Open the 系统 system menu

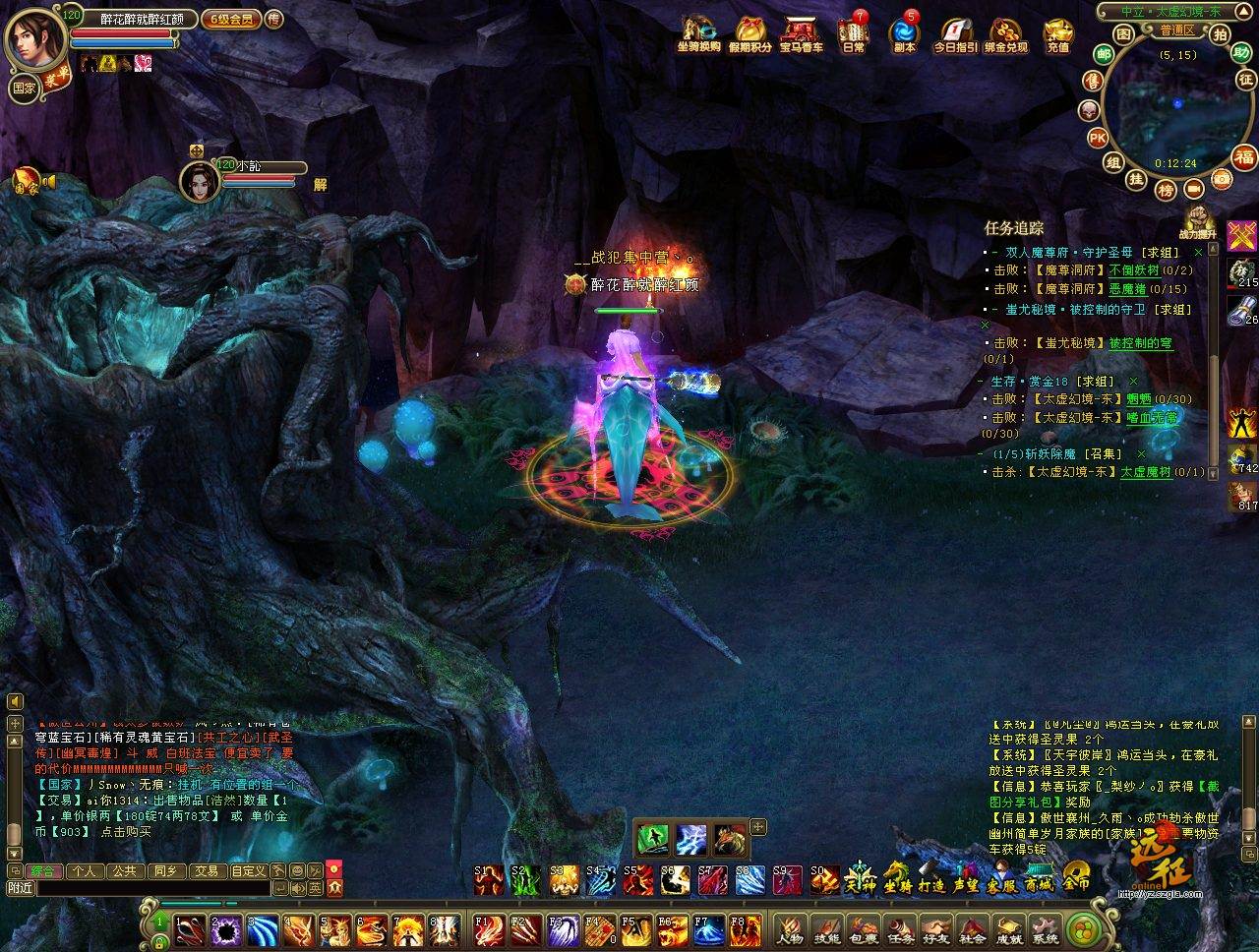click(x=1045, y=927)
